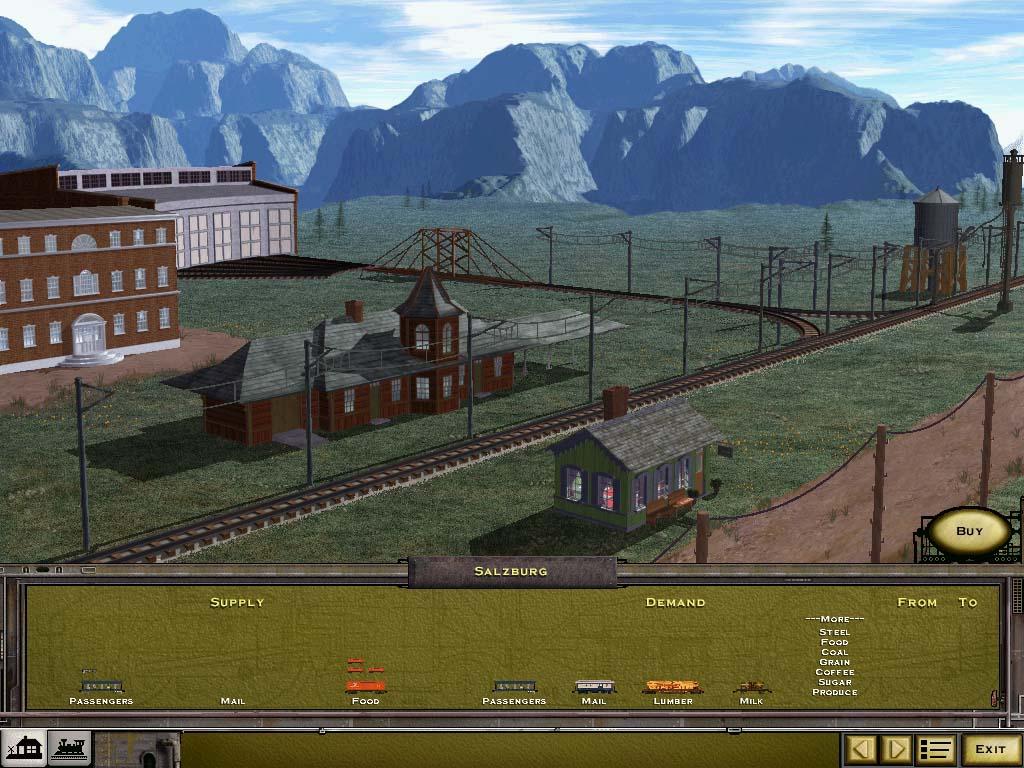Go to the next station
The width and height of the screenshot is (1024, 768).
[x=895, y=749]
